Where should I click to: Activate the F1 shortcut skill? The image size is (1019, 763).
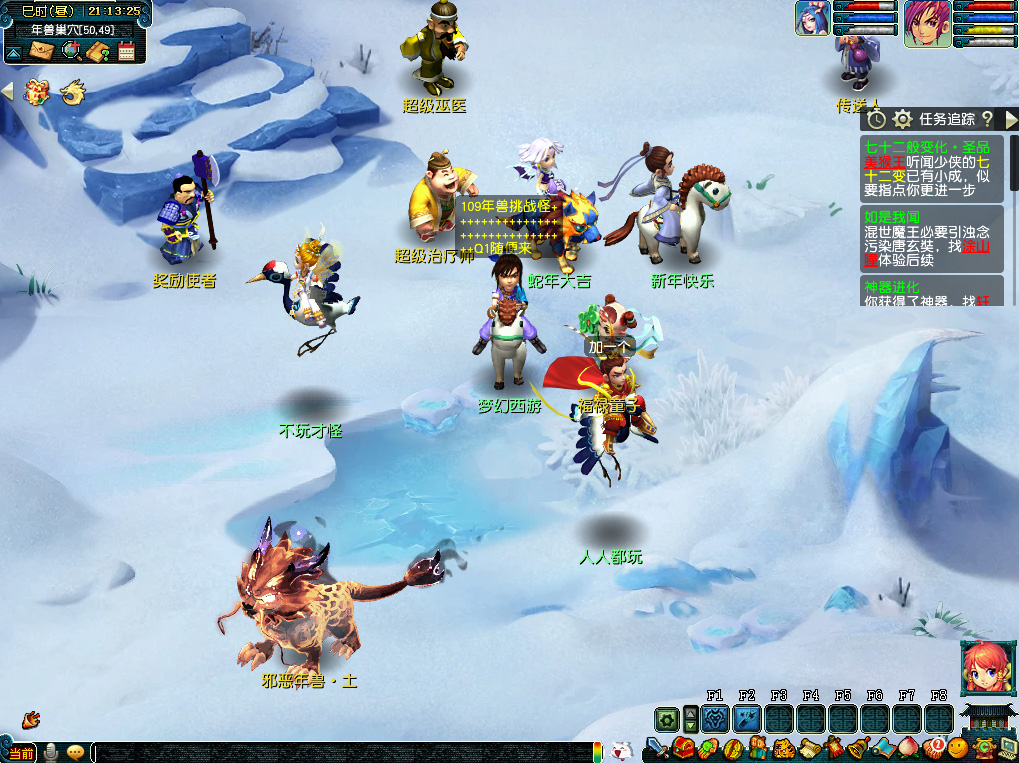coord(714,718)
